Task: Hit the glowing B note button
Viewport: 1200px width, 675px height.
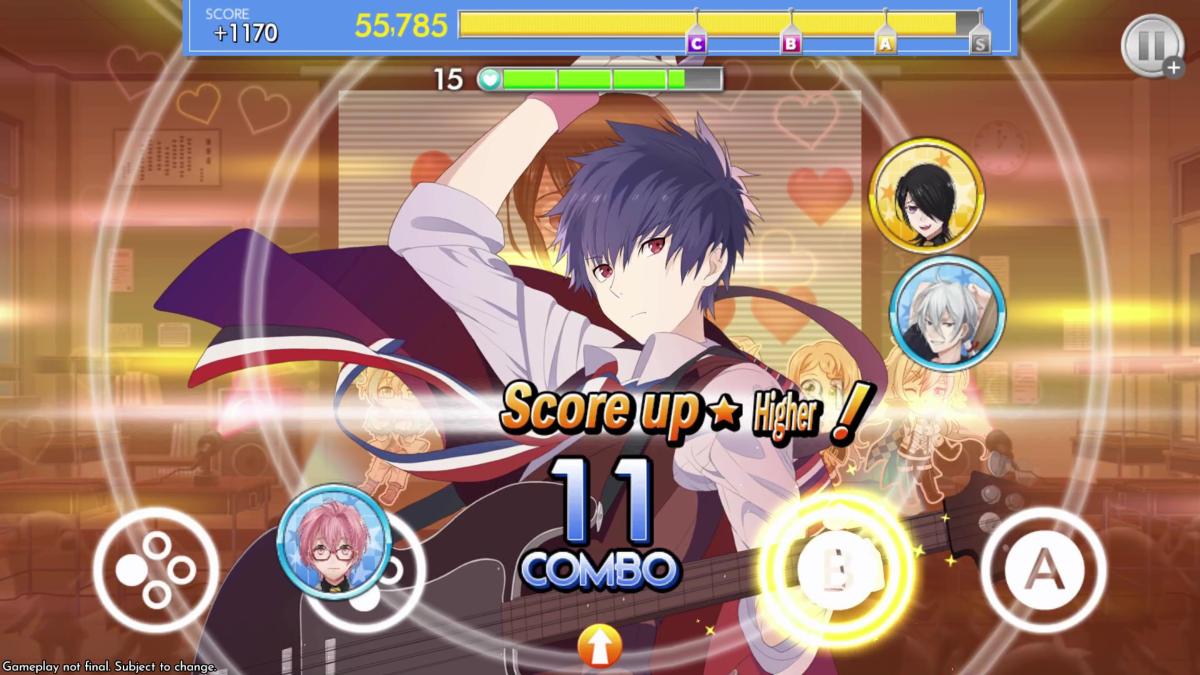Action: tap(840, 568)
